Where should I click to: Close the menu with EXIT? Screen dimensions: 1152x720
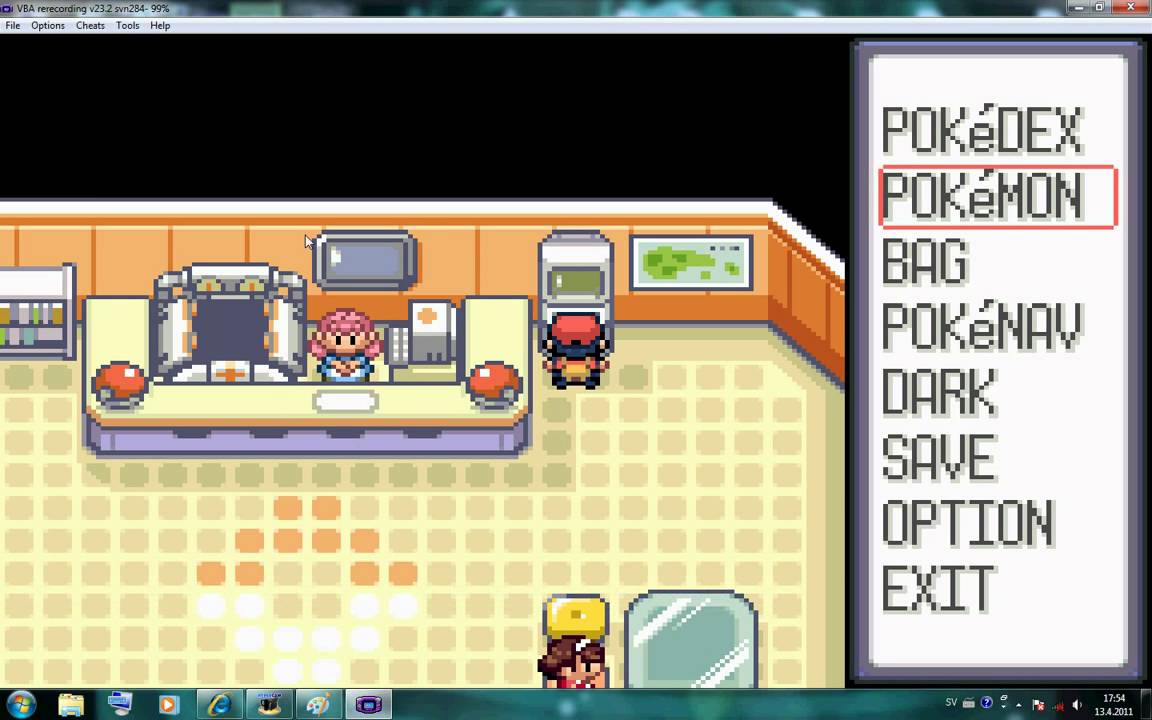(x=938, y=588)
